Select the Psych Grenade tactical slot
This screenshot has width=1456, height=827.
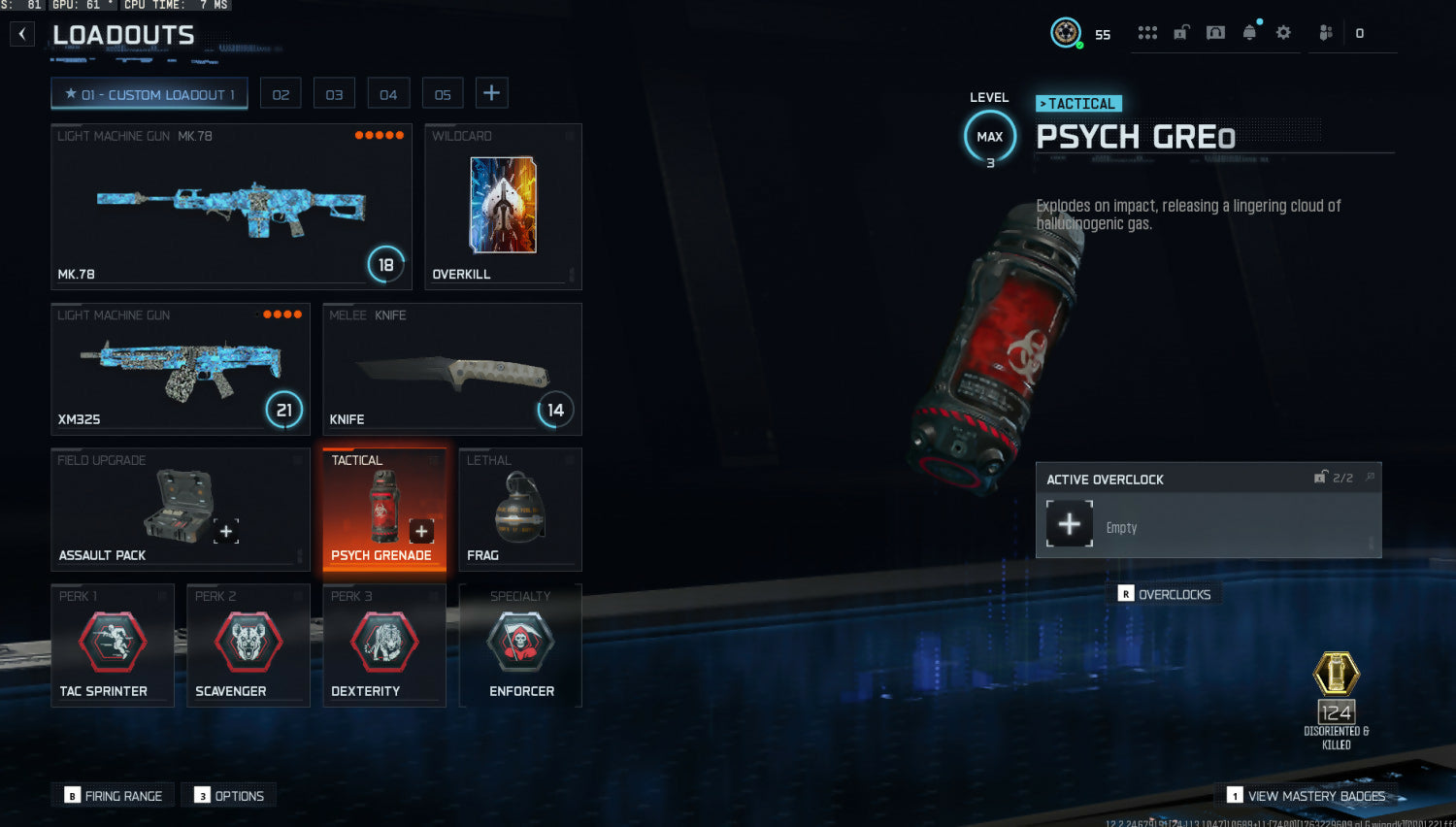tap(384, 510)
